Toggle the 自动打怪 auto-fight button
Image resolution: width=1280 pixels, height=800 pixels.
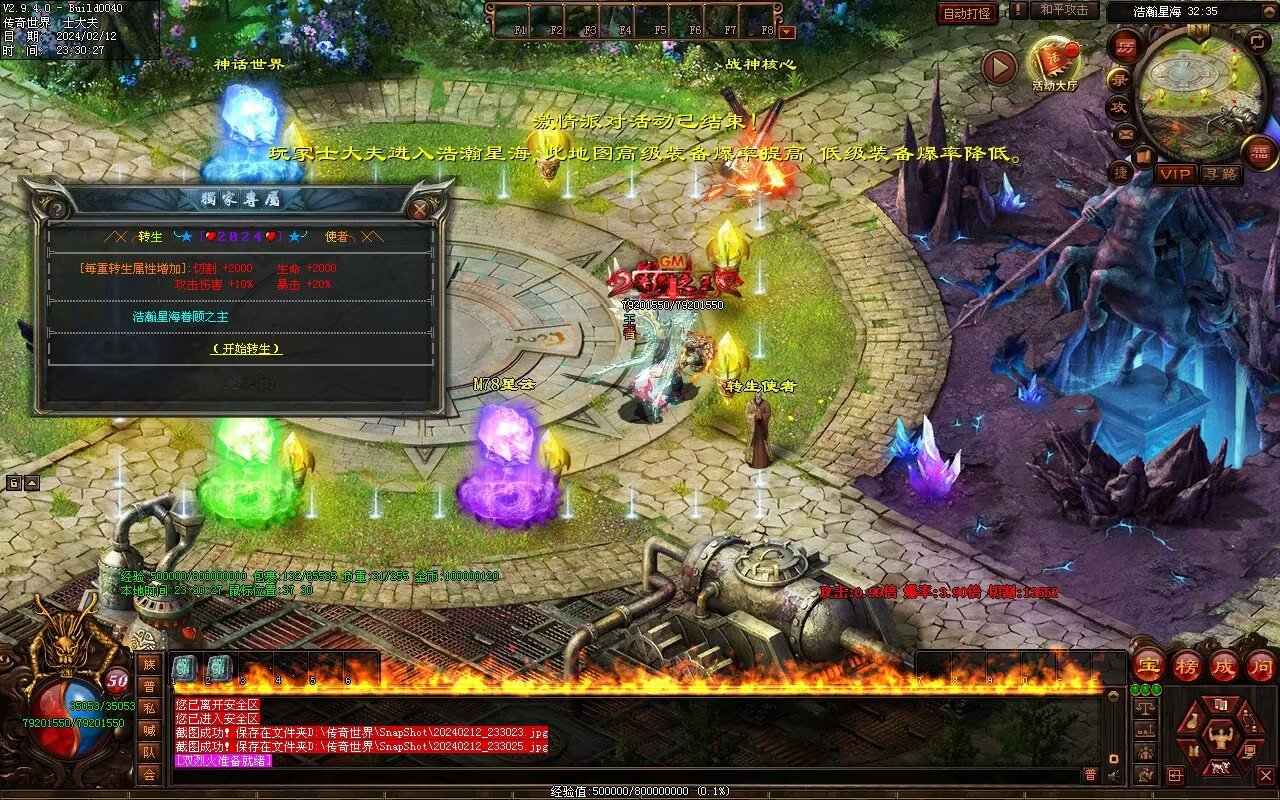(x=967, y=13)
